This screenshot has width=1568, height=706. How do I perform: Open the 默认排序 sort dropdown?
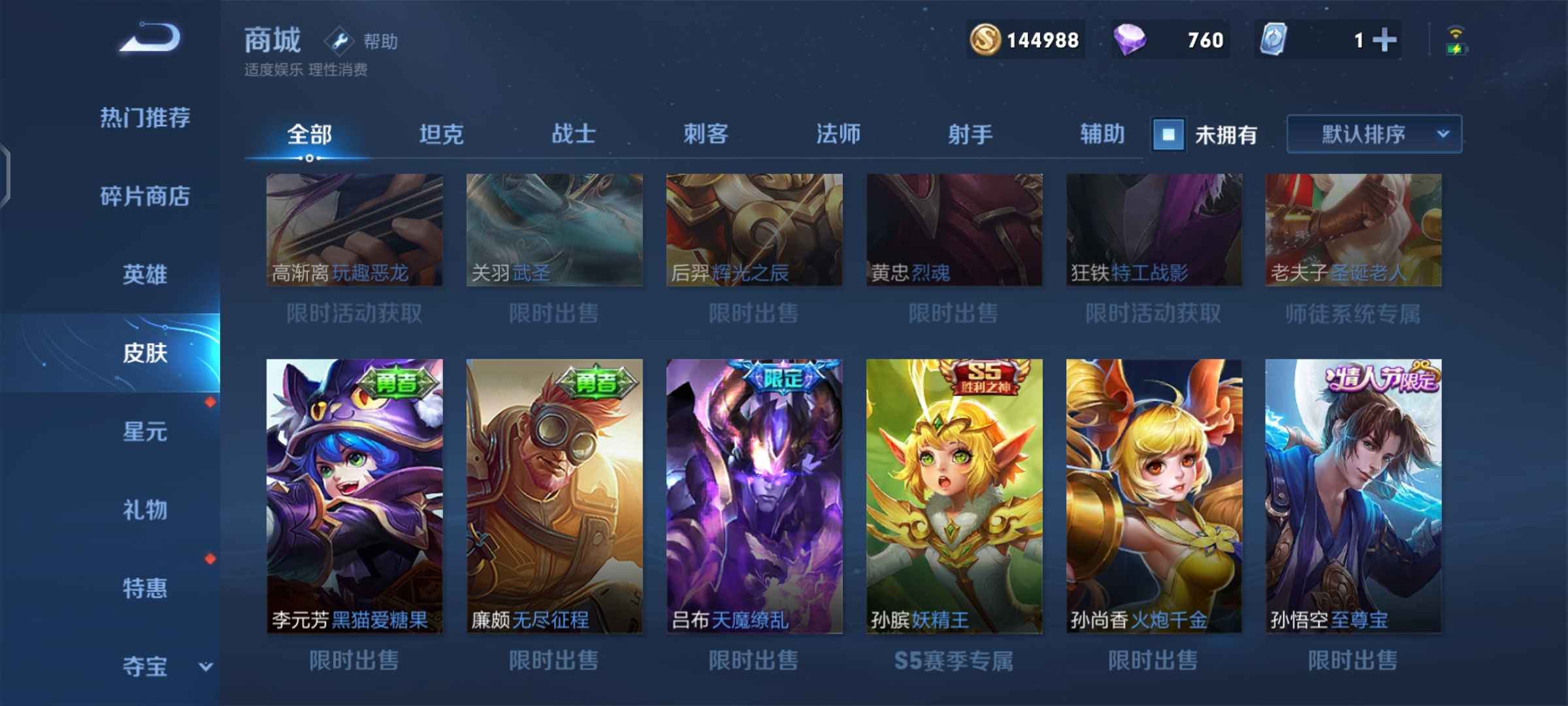point(1374,135)
